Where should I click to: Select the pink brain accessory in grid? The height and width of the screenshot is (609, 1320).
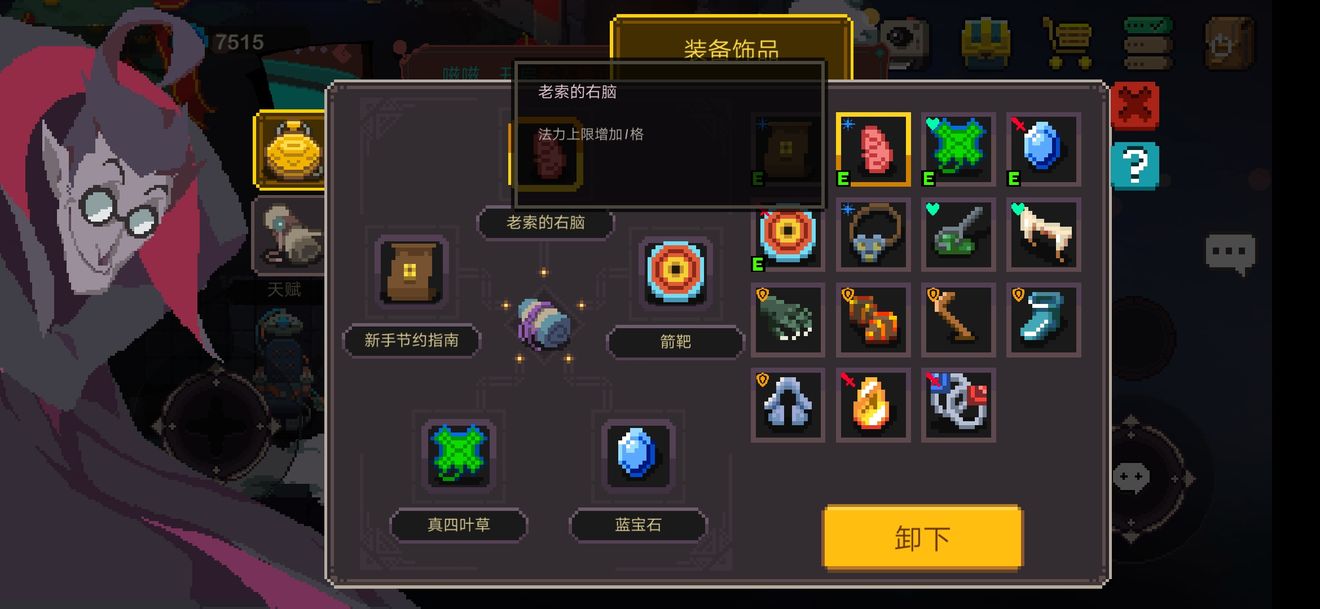click(873, 149)
